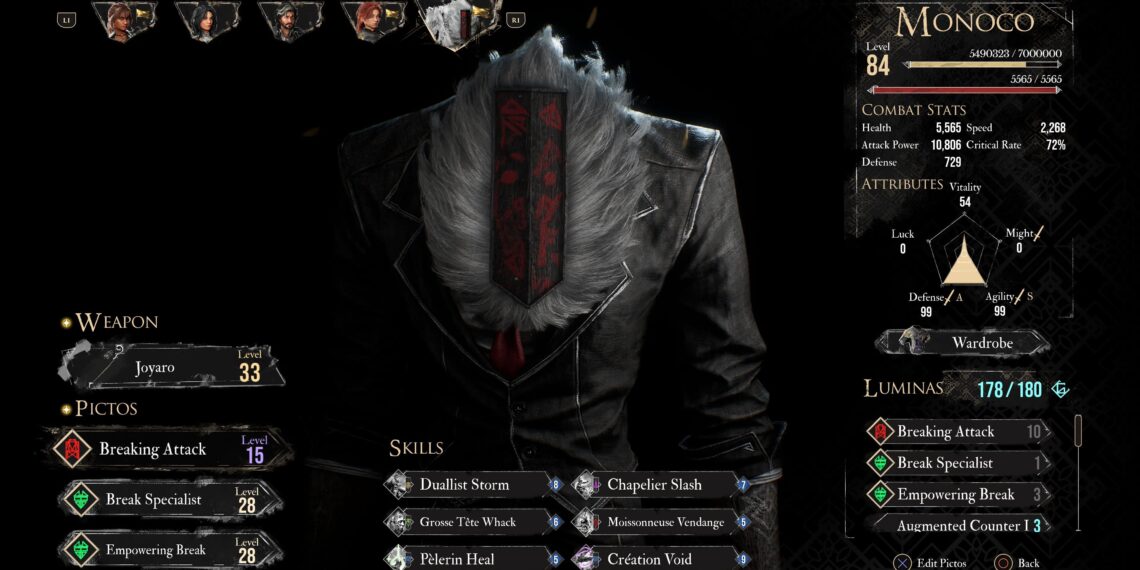Screen dimensions: 1140x570
Task: Pick the Moissonneuse Vendange skill
Action: (658, 522)
